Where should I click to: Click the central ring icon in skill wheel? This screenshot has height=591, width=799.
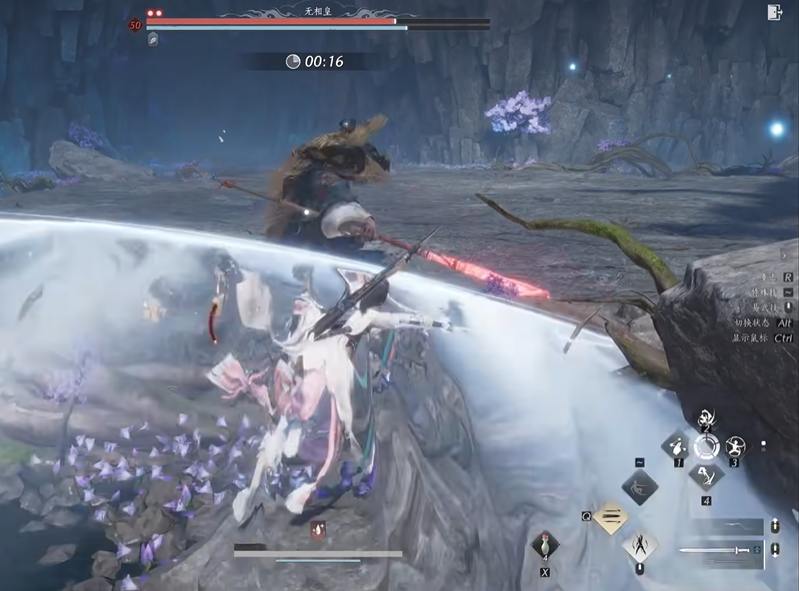click(x=706, y=446)
